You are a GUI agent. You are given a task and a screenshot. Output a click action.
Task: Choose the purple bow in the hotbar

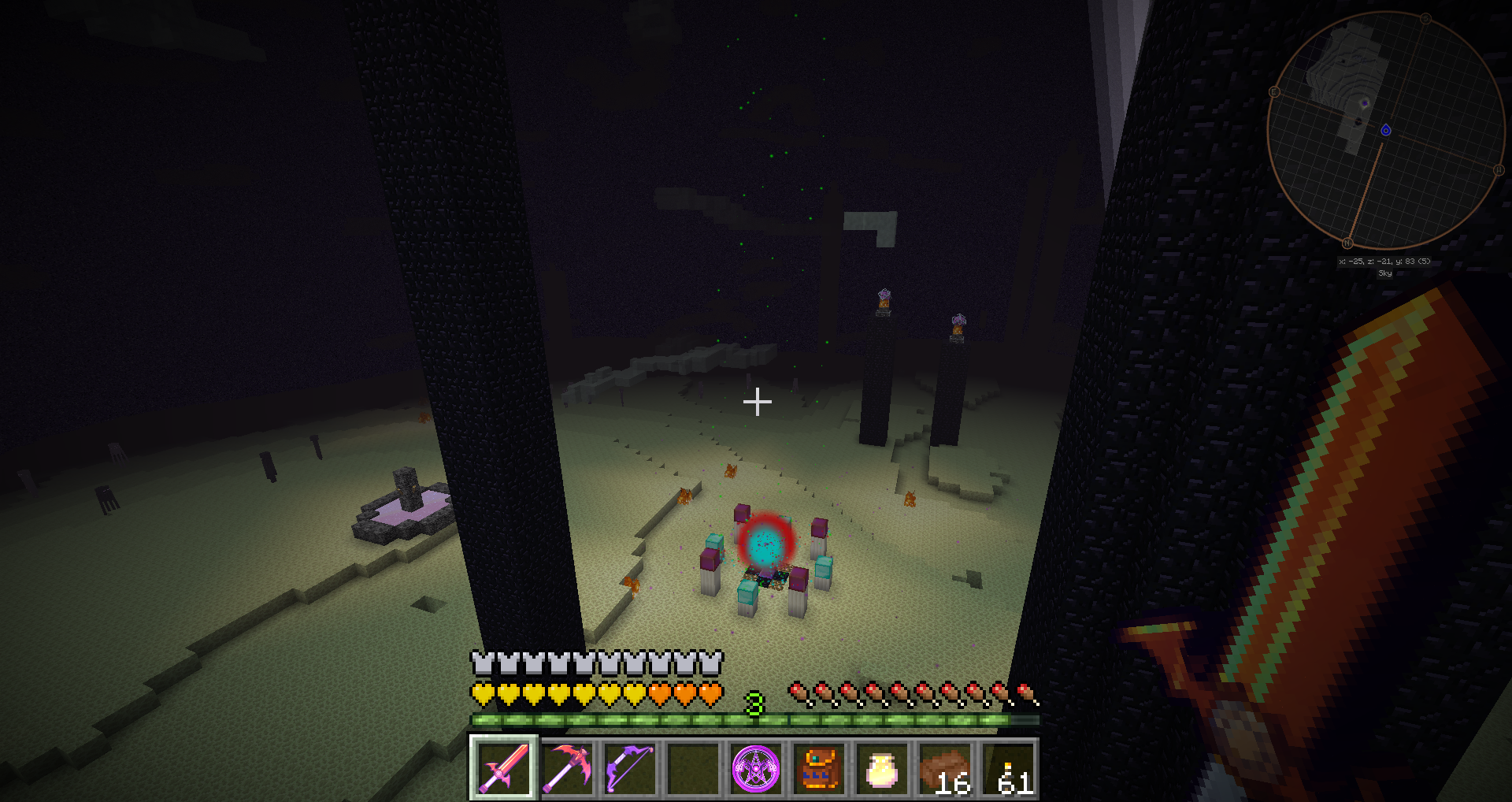629,768
